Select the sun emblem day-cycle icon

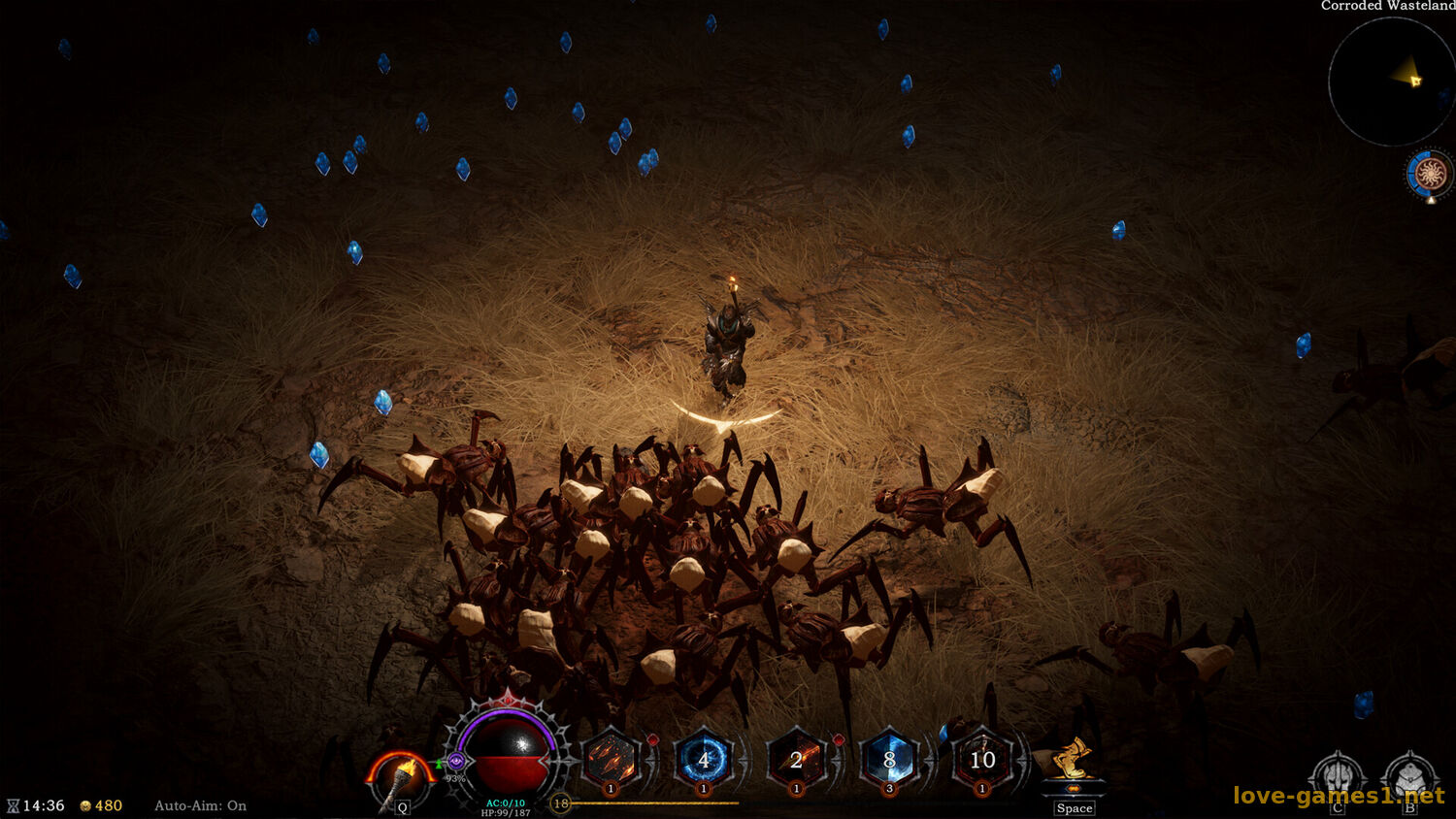pos(1430,175)
